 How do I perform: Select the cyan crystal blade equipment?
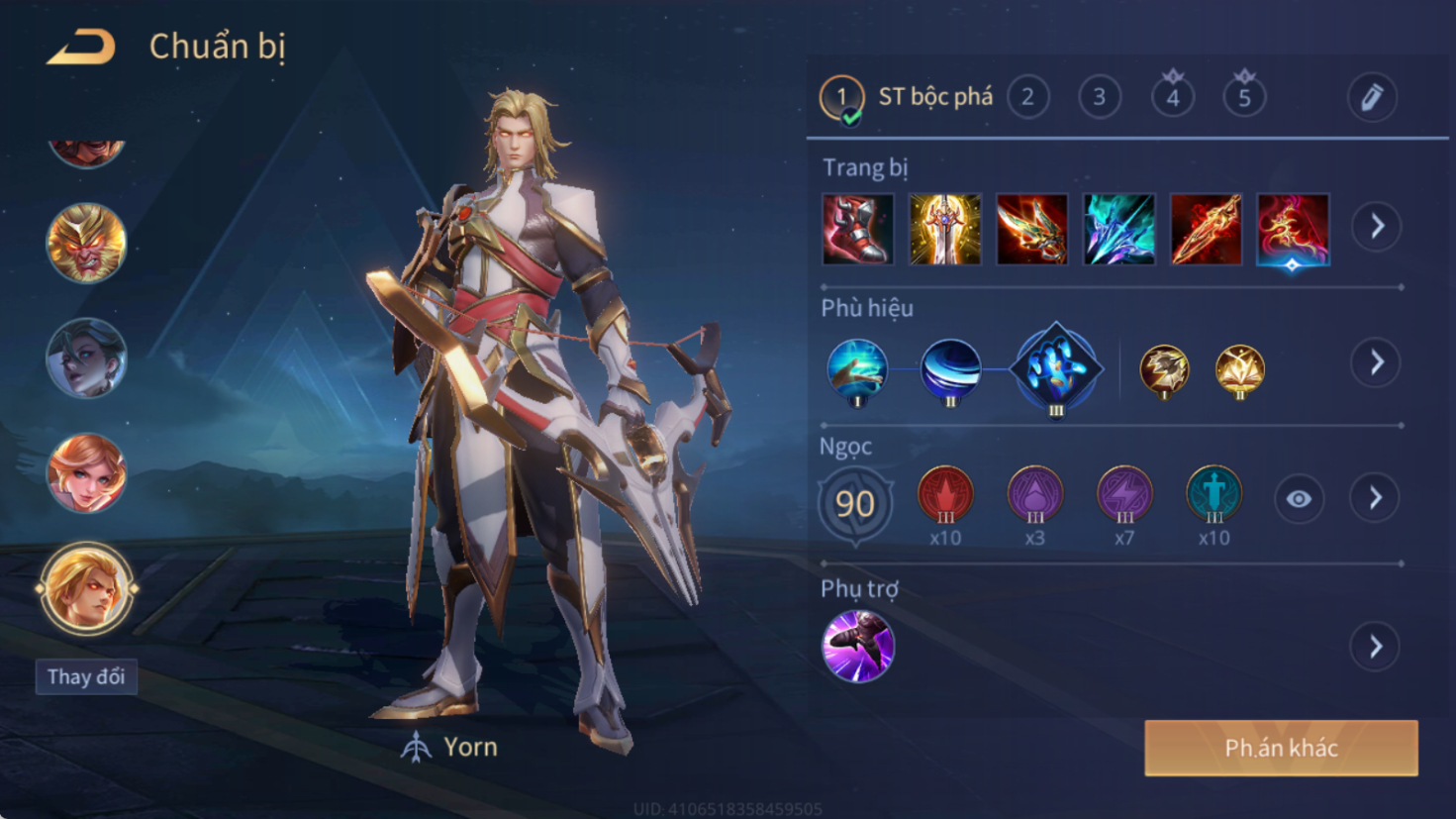coord(1118,230)
